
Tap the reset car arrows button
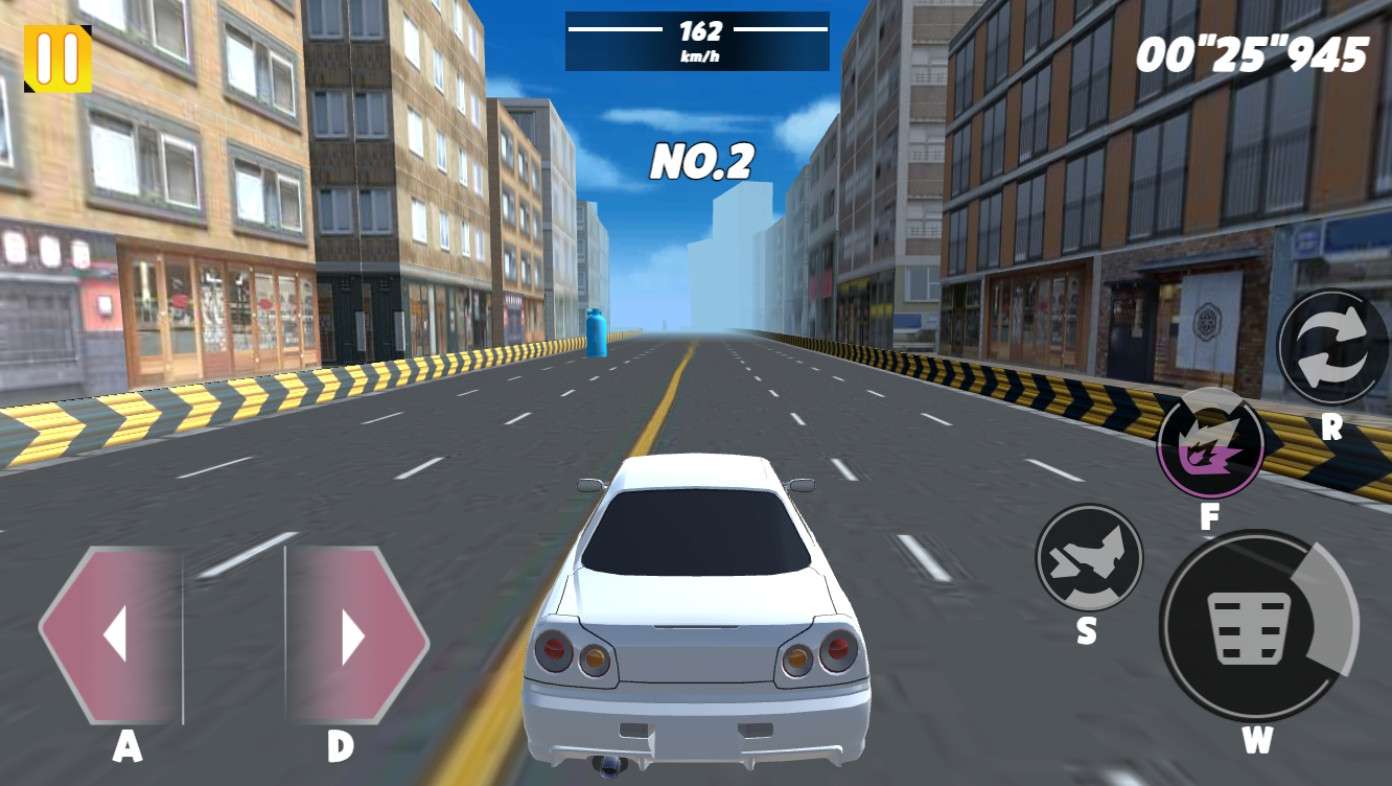(x=1332, y=347)
